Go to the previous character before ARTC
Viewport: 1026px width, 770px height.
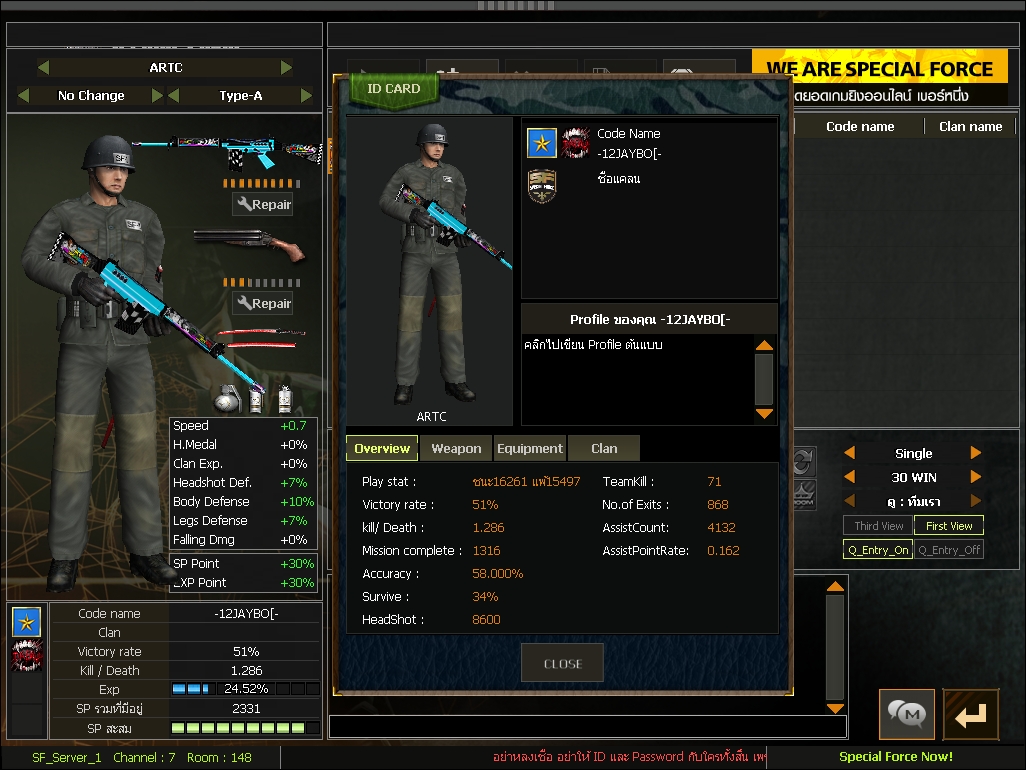(43, 68)
